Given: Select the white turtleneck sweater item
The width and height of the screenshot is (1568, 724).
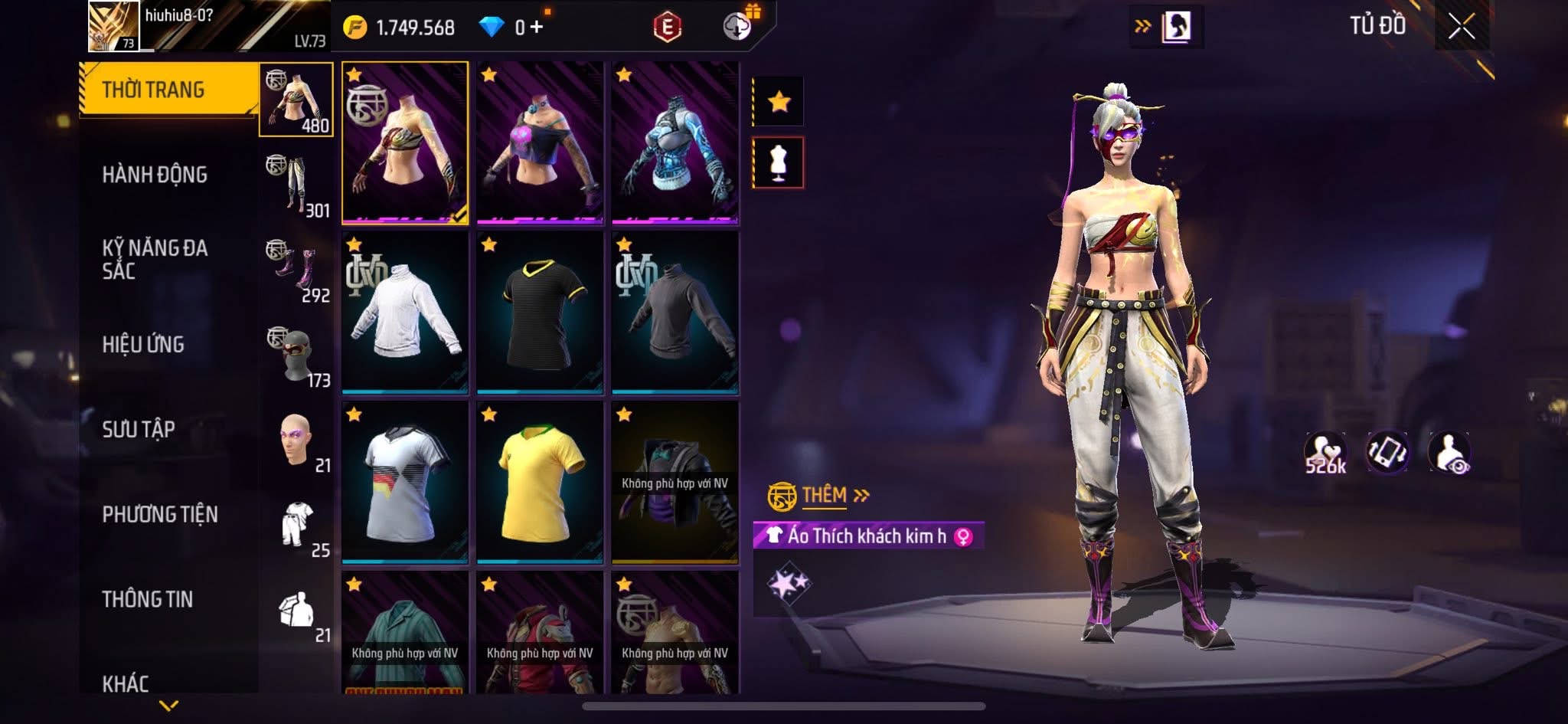Looking at the screenshot, I should tap(405, 313).
